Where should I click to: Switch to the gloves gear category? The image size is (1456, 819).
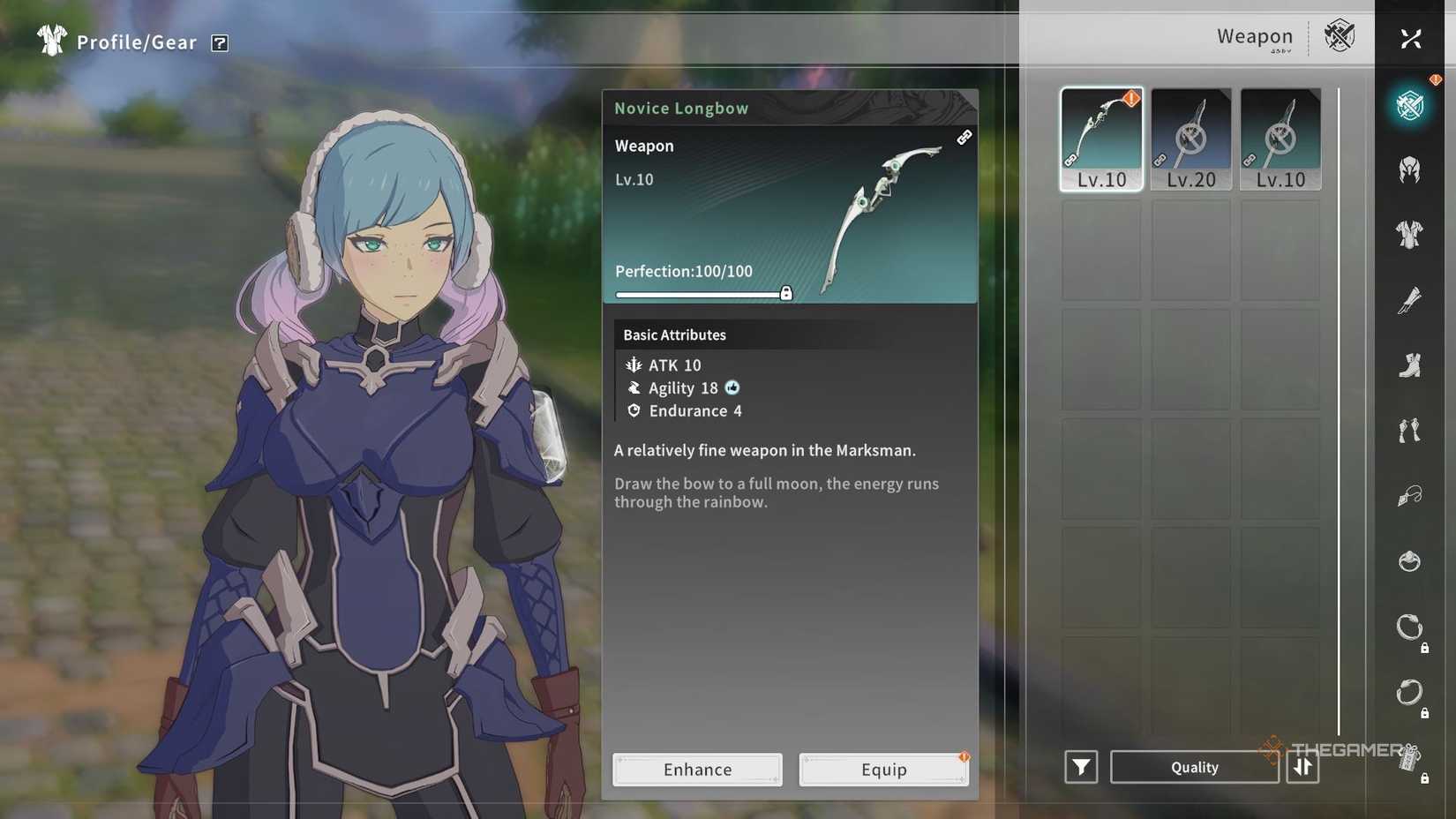[x=1409, y=431]
